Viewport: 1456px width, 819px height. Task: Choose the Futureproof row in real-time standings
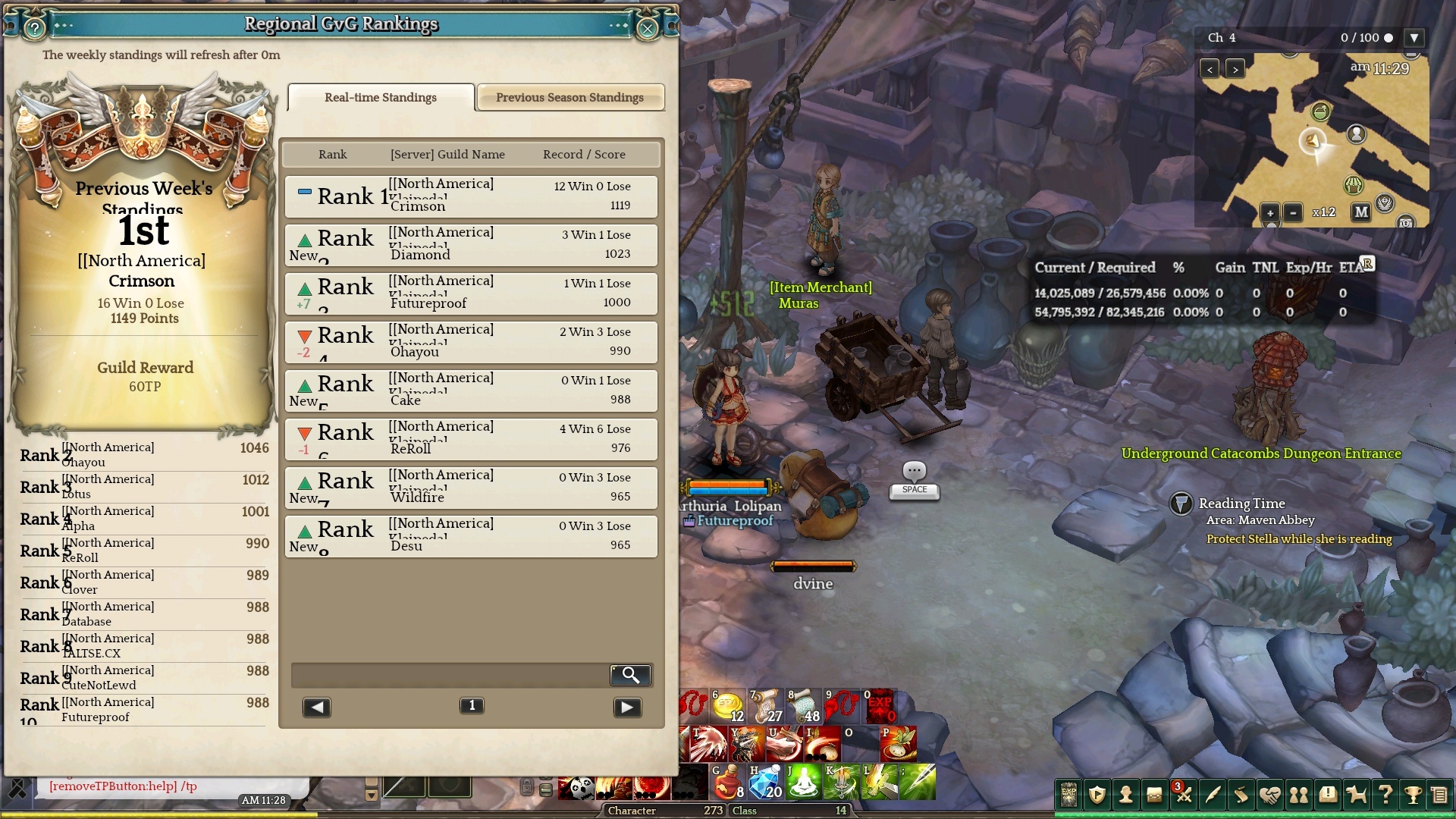click(x=471, y=293)
